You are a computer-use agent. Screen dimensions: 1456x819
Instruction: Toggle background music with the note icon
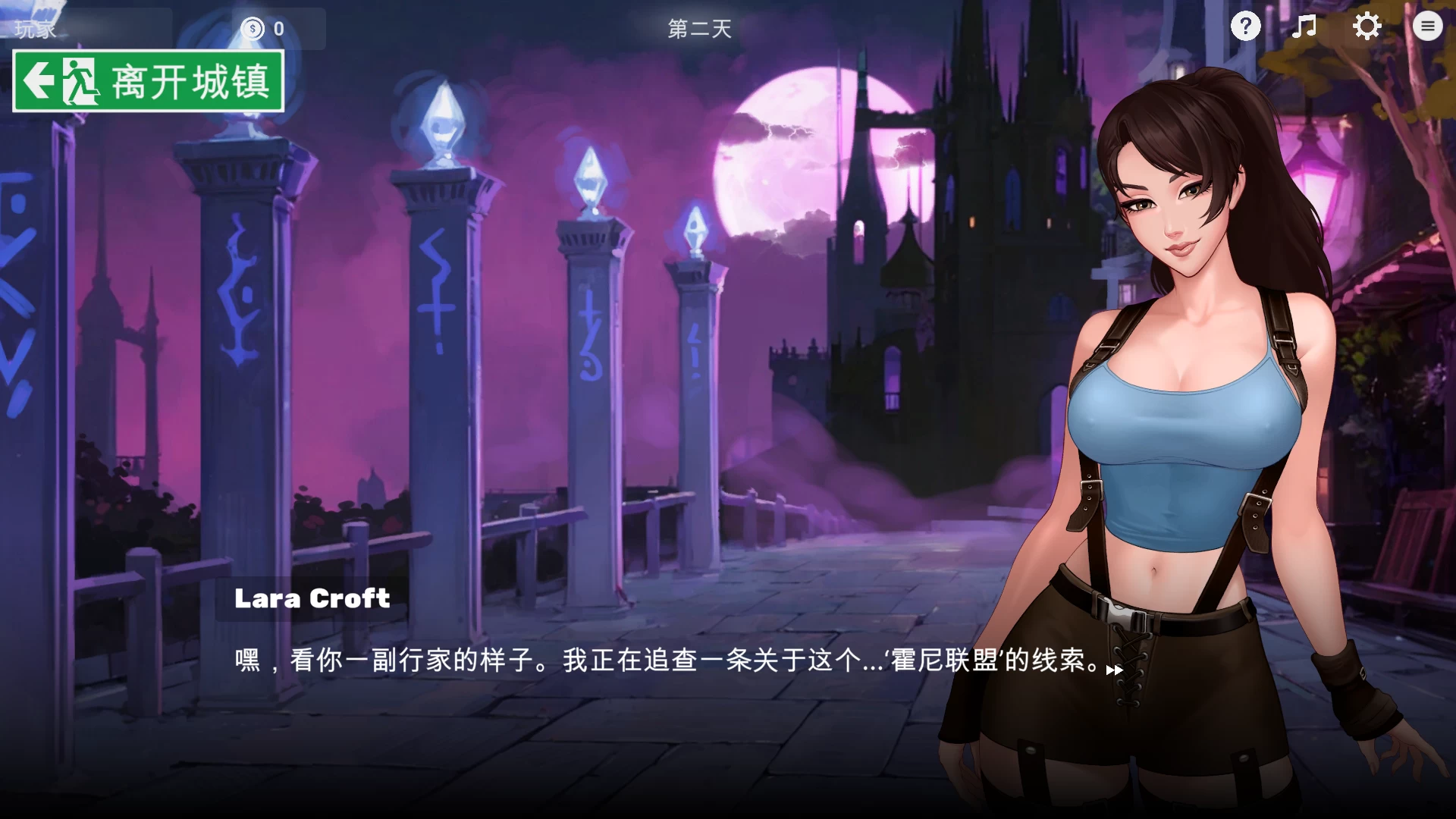click(x=1305, y=26)
